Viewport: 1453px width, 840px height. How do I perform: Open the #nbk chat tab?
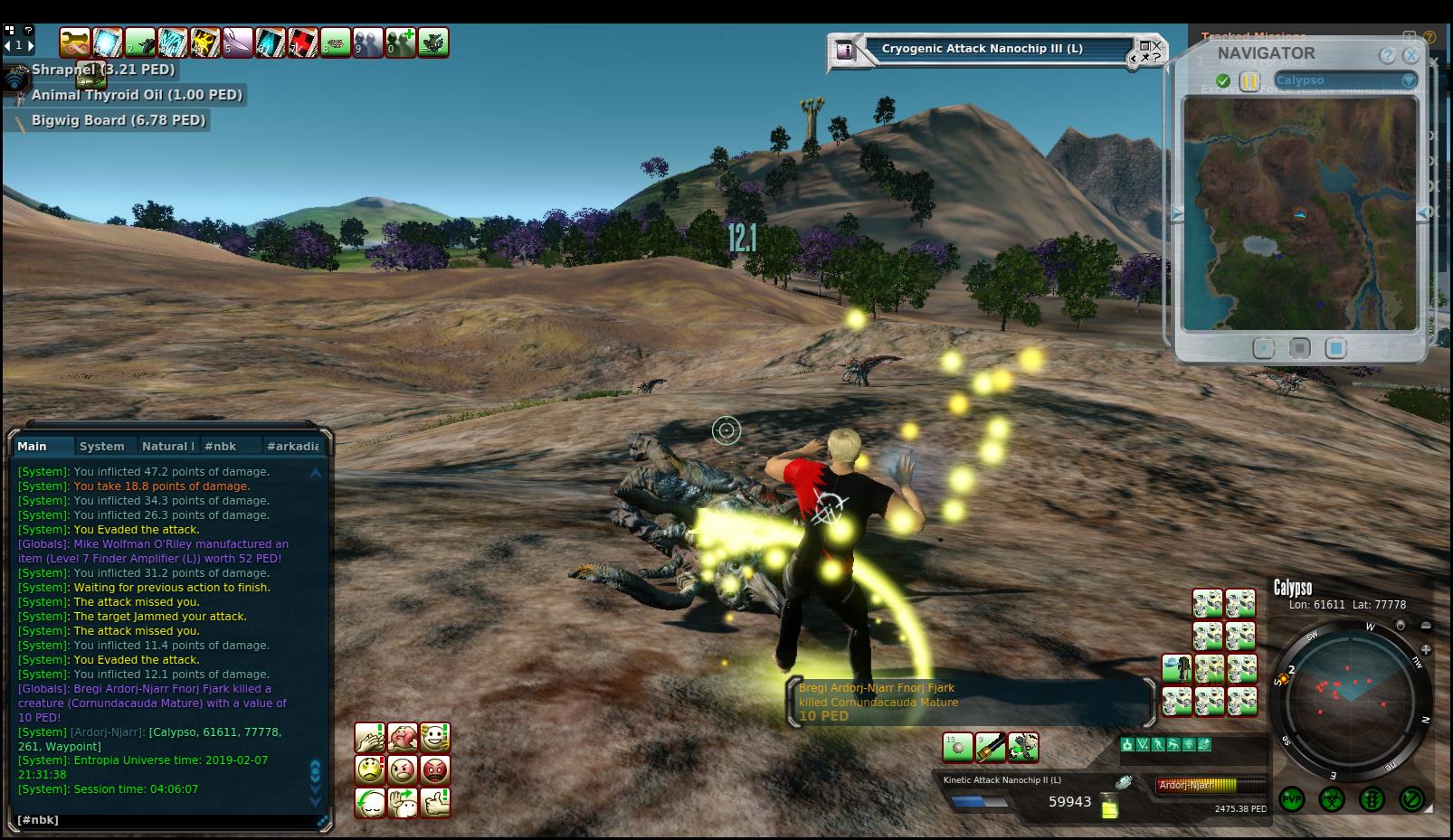point(220,446)
